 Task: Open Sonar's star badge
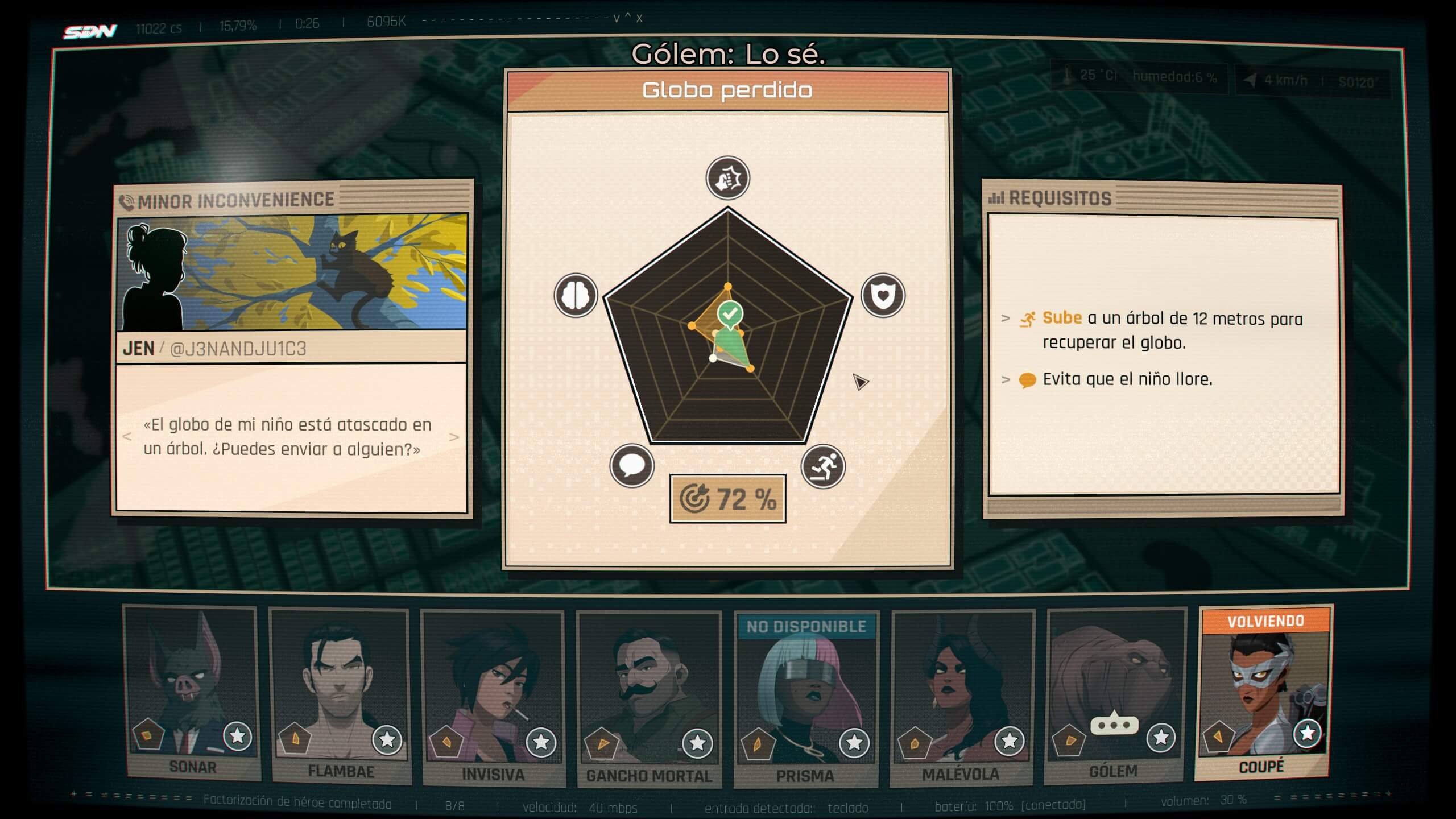(x=238, y=737)
